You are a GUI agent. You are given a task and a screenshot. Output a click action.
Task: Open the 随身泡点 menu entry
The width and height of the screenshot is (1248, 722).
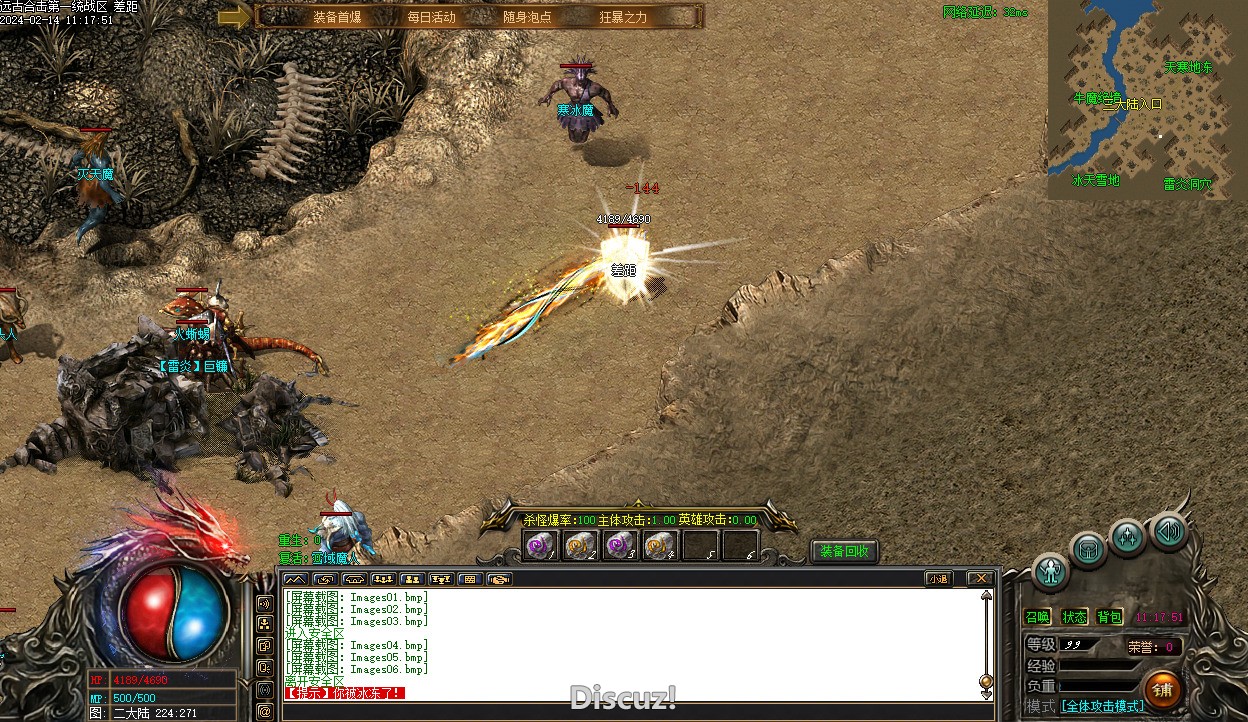pyautogui.click(x=527, y=17)
